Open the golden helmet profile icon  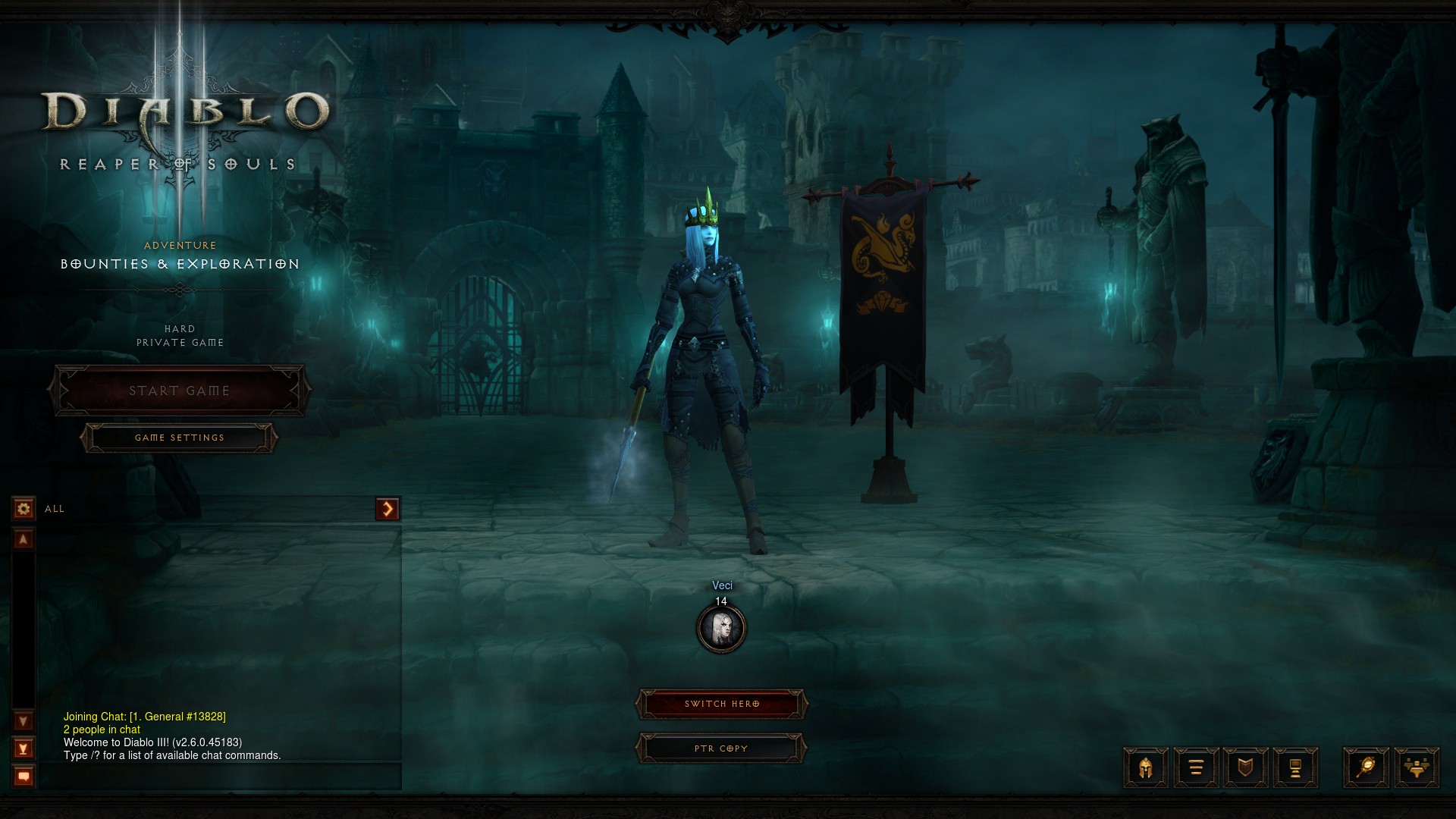tap(1145, 767)
